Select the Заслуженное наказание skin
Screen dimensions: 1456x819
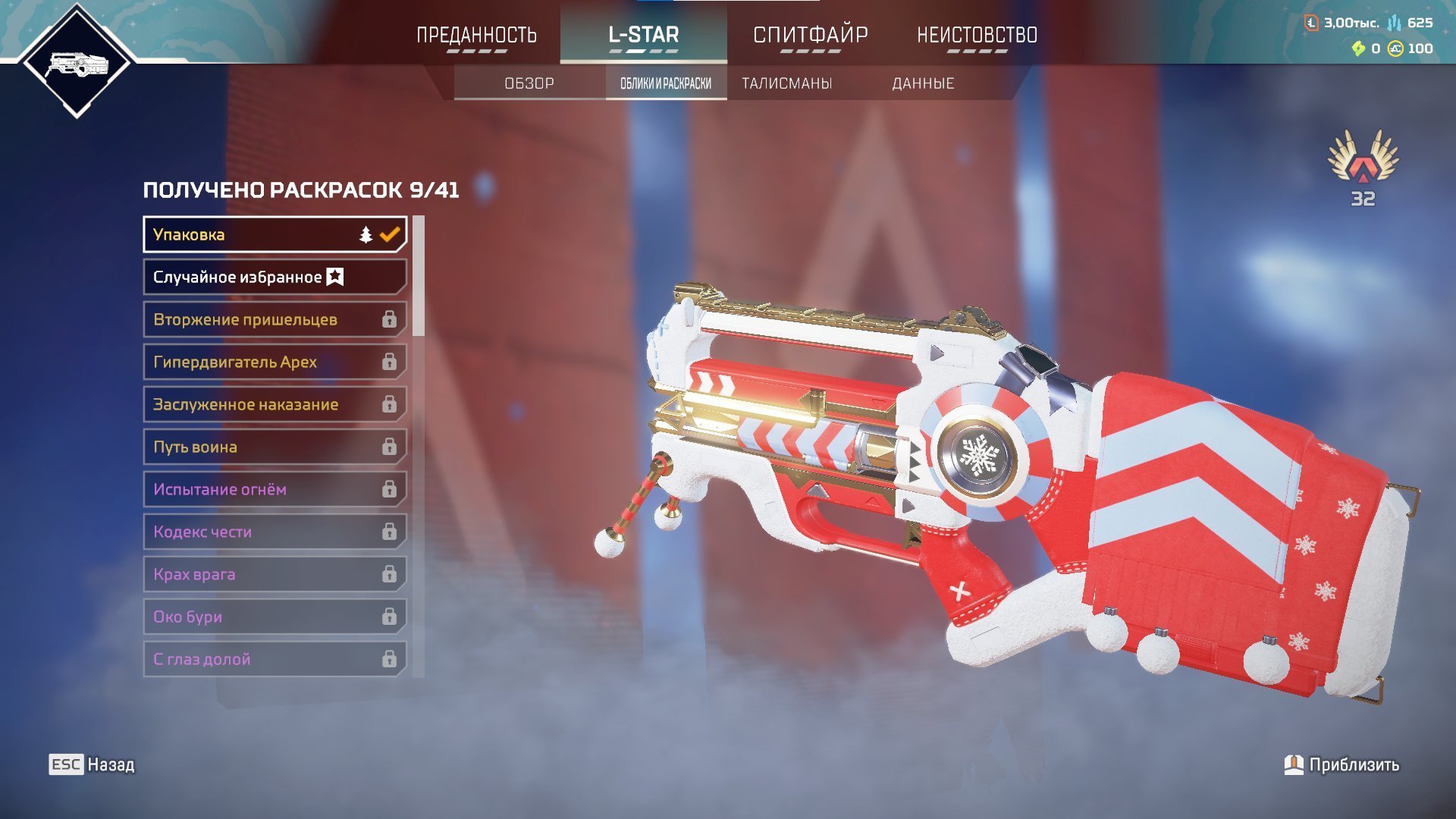pyautogui.click(x=275, y=404)
